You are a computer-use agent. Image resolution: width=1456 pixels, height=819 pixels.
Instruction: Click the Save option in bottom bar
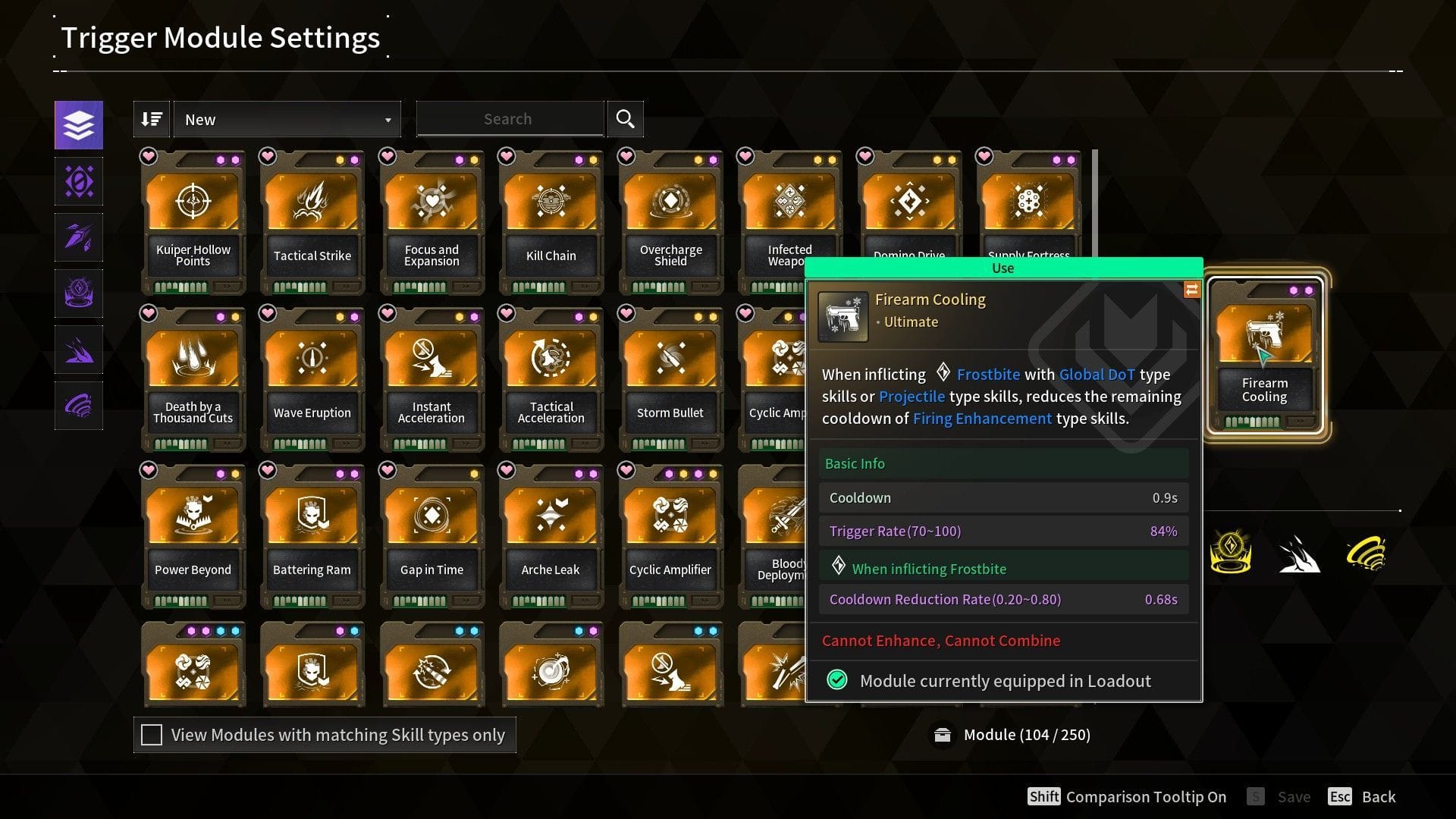1294,796
